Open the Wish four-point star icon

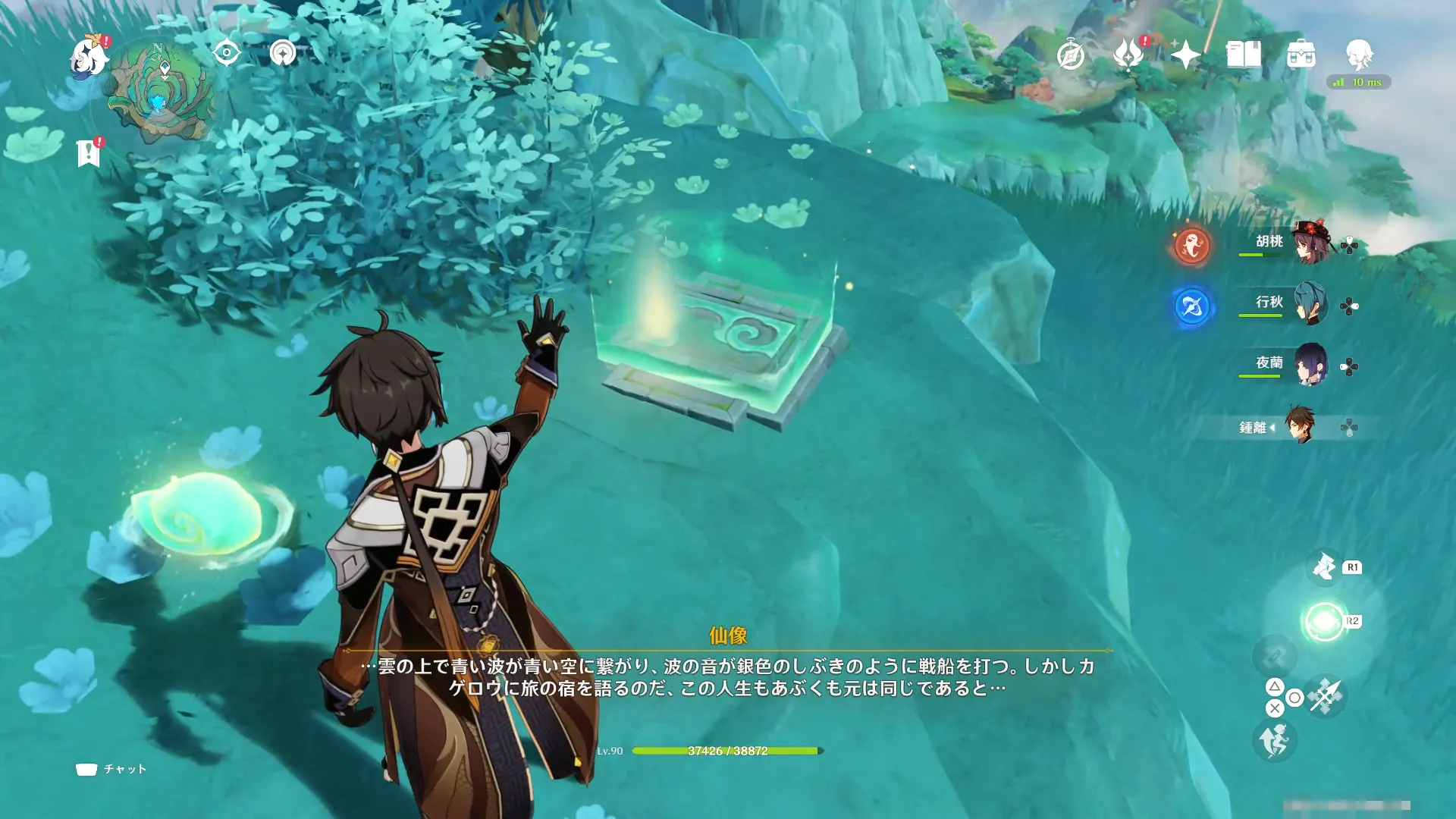point(1185,55)
